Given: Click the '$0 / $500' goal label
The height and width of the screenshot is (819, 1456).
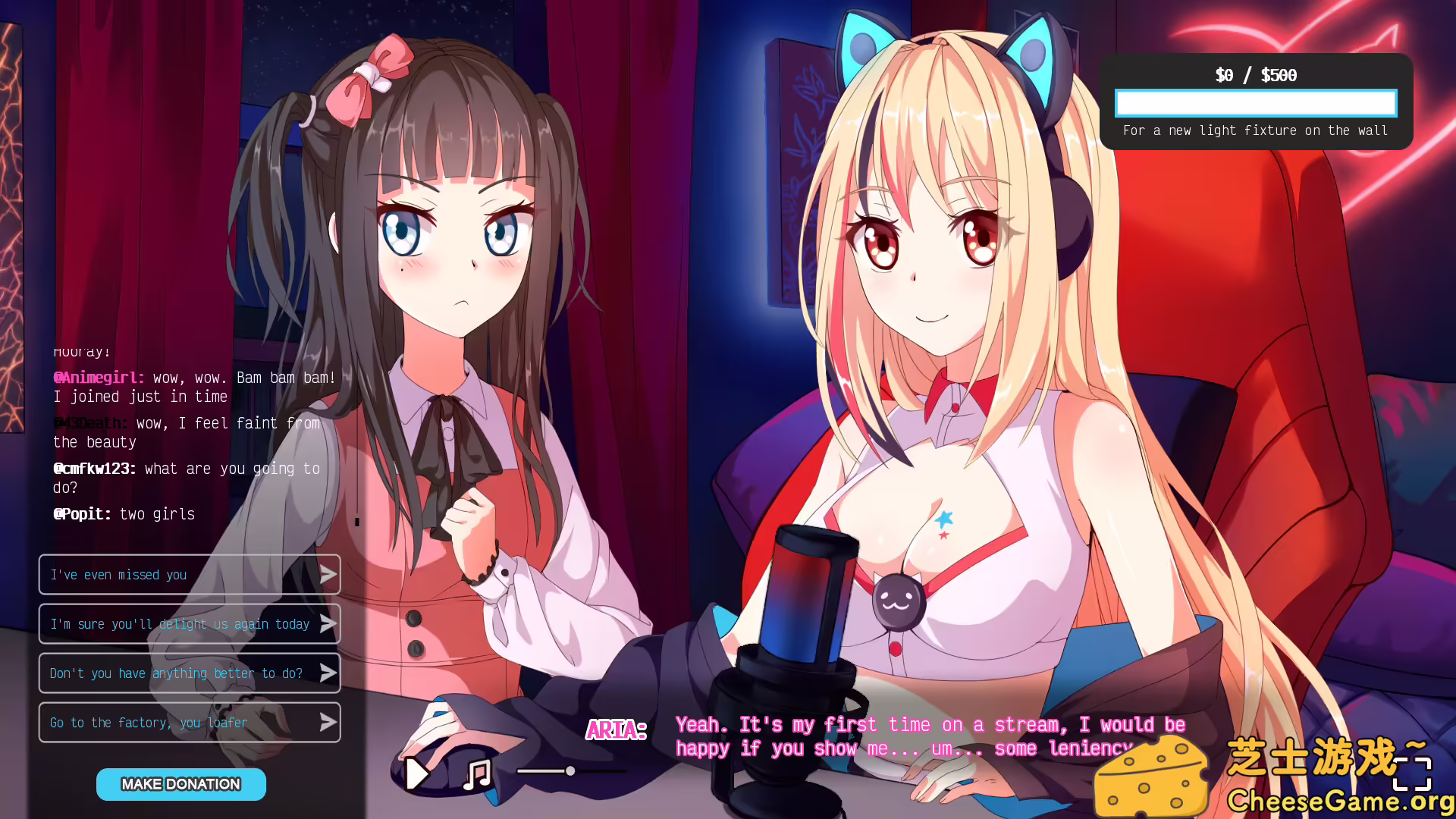Looking at the screenshot, I should coord(1255,75).
